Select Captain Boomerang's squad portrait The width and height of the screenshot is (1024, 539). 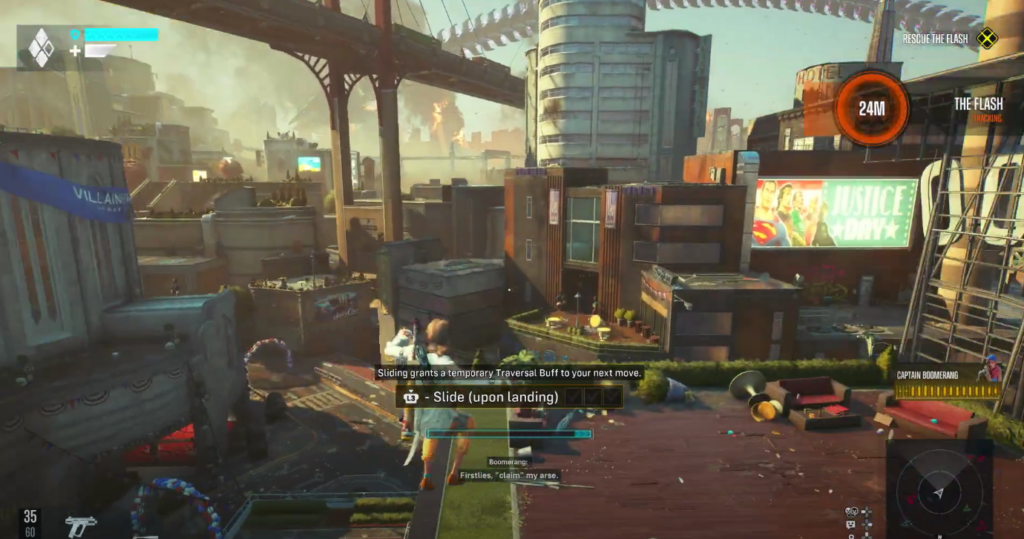(990, 369)
